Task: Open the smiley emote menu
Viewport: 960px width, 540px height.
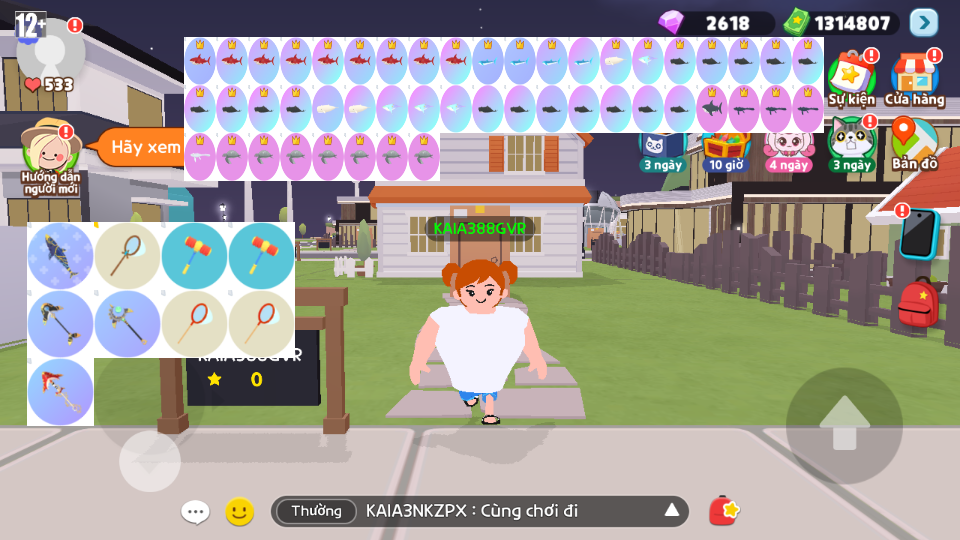Action: (239, 512)
